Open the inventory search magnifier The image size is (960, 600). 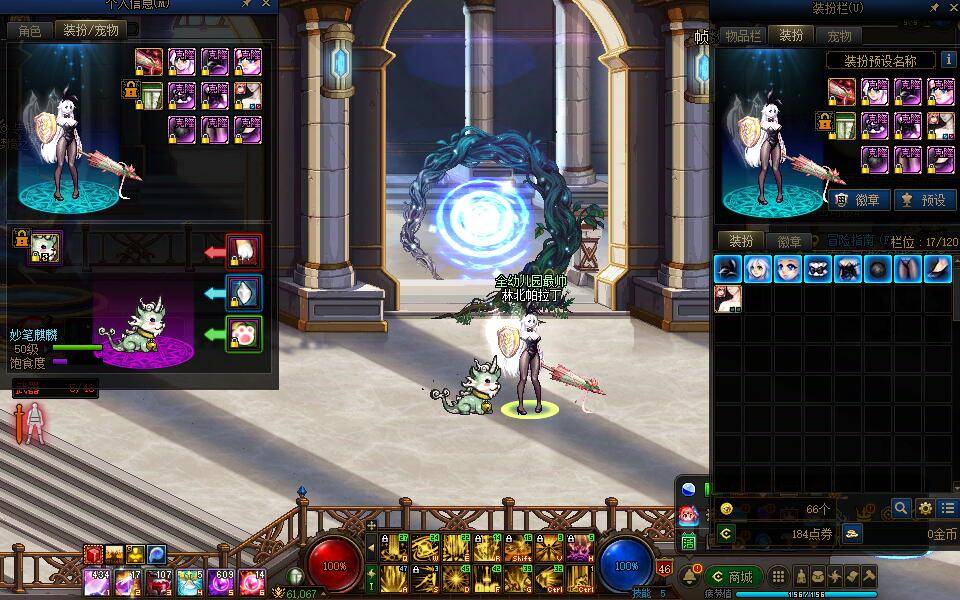901,508
